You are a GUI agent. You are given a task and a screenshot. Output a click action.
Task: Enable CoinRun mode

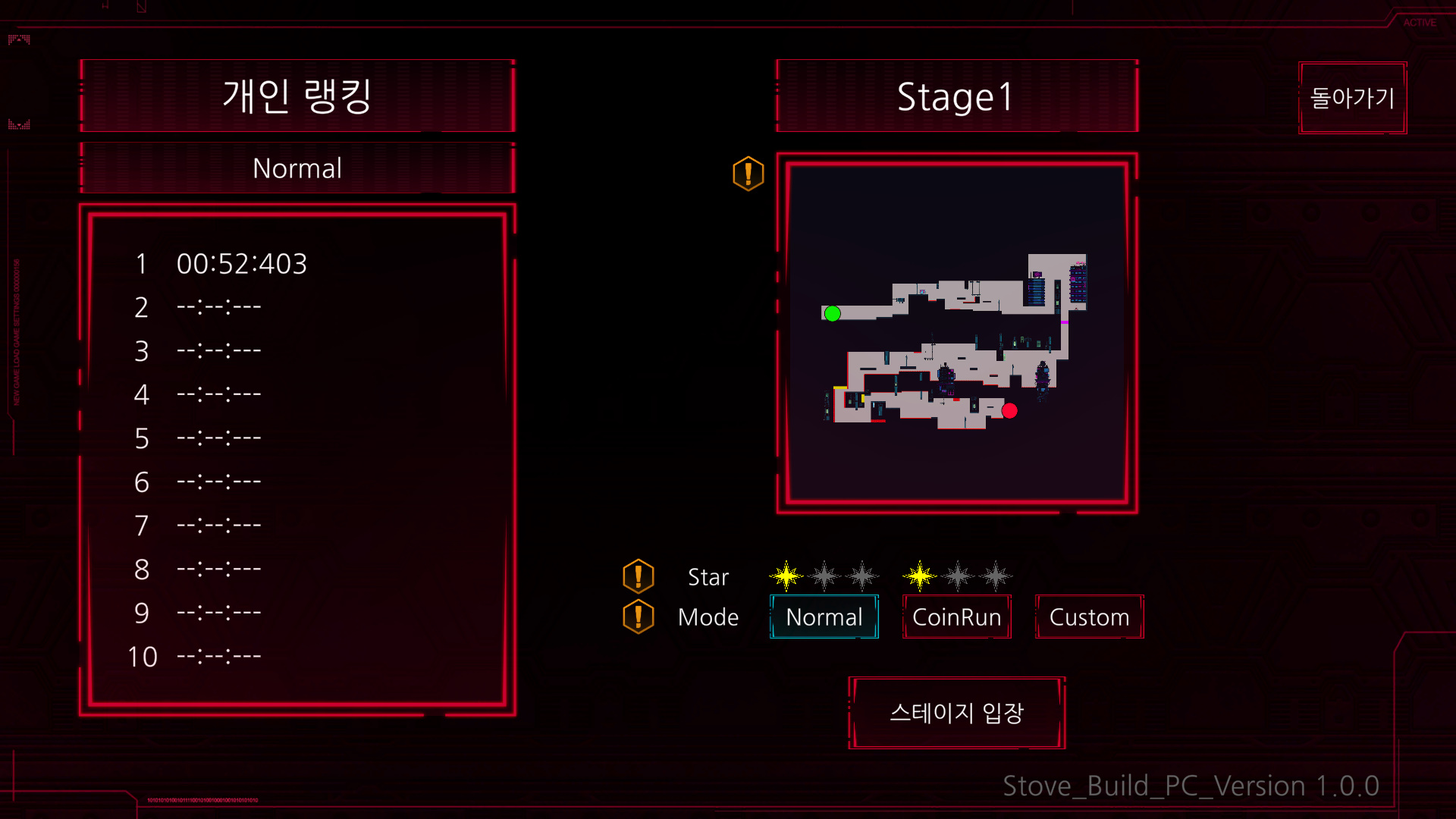956,617
